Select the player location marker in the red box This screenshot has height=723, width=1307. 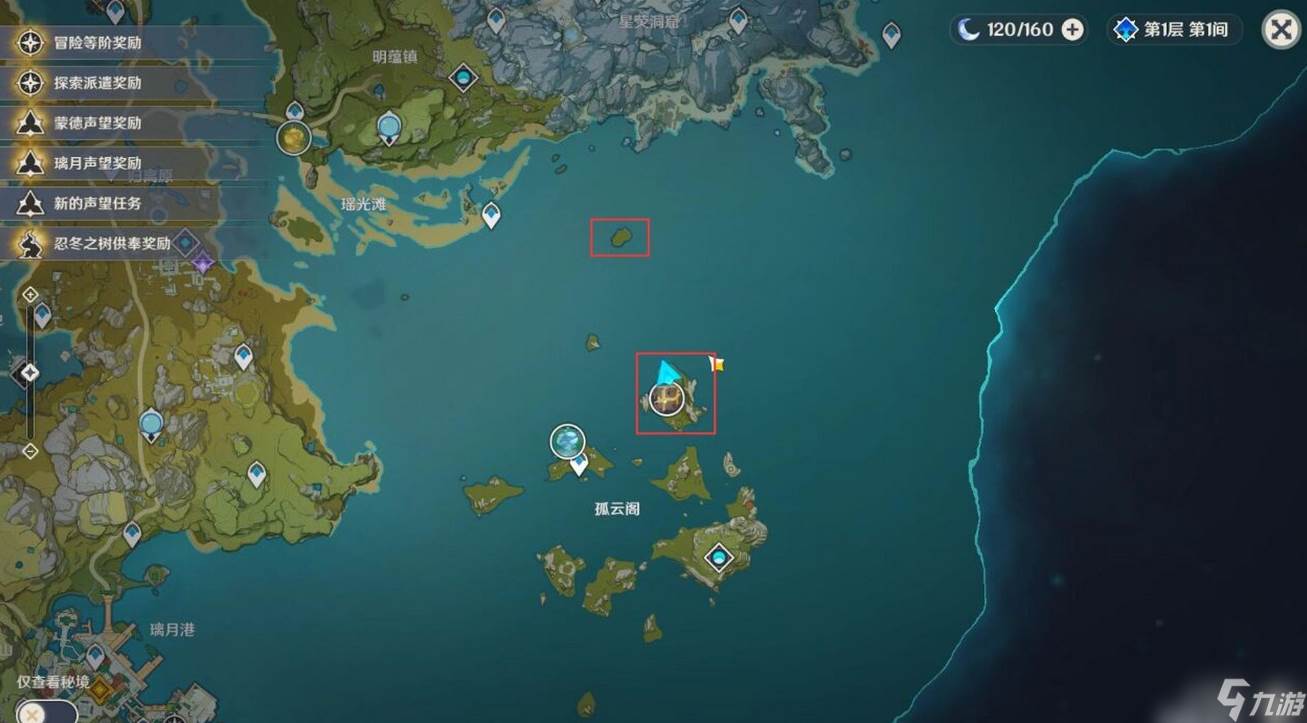[x=667, y=398]
